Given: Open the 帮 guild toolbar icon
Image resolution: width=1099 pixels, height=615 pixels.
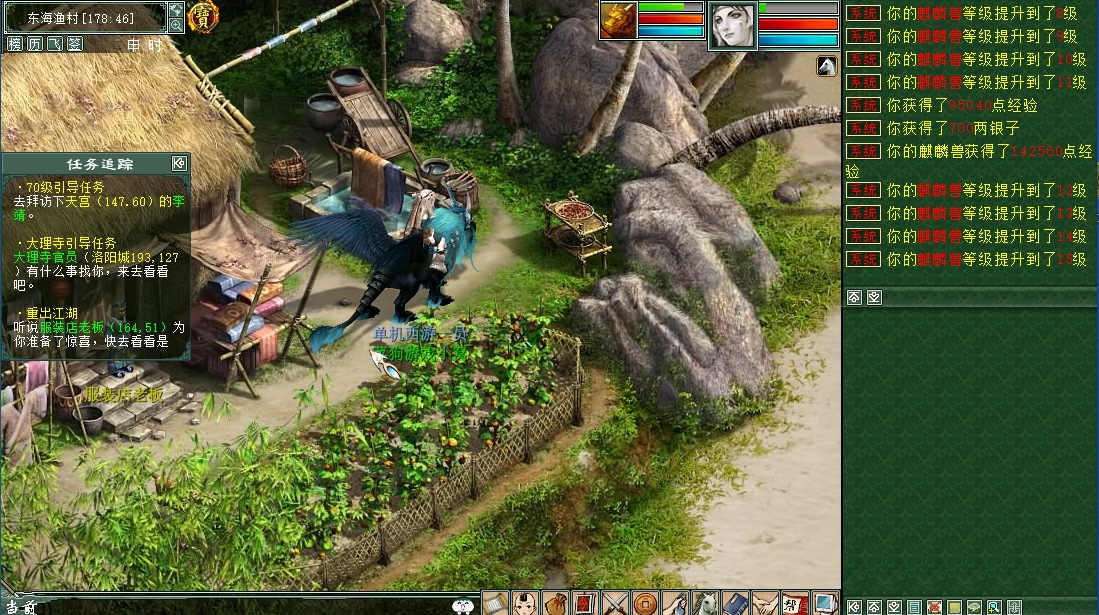Looking at the screenshot, I should [x=795, y=603].
